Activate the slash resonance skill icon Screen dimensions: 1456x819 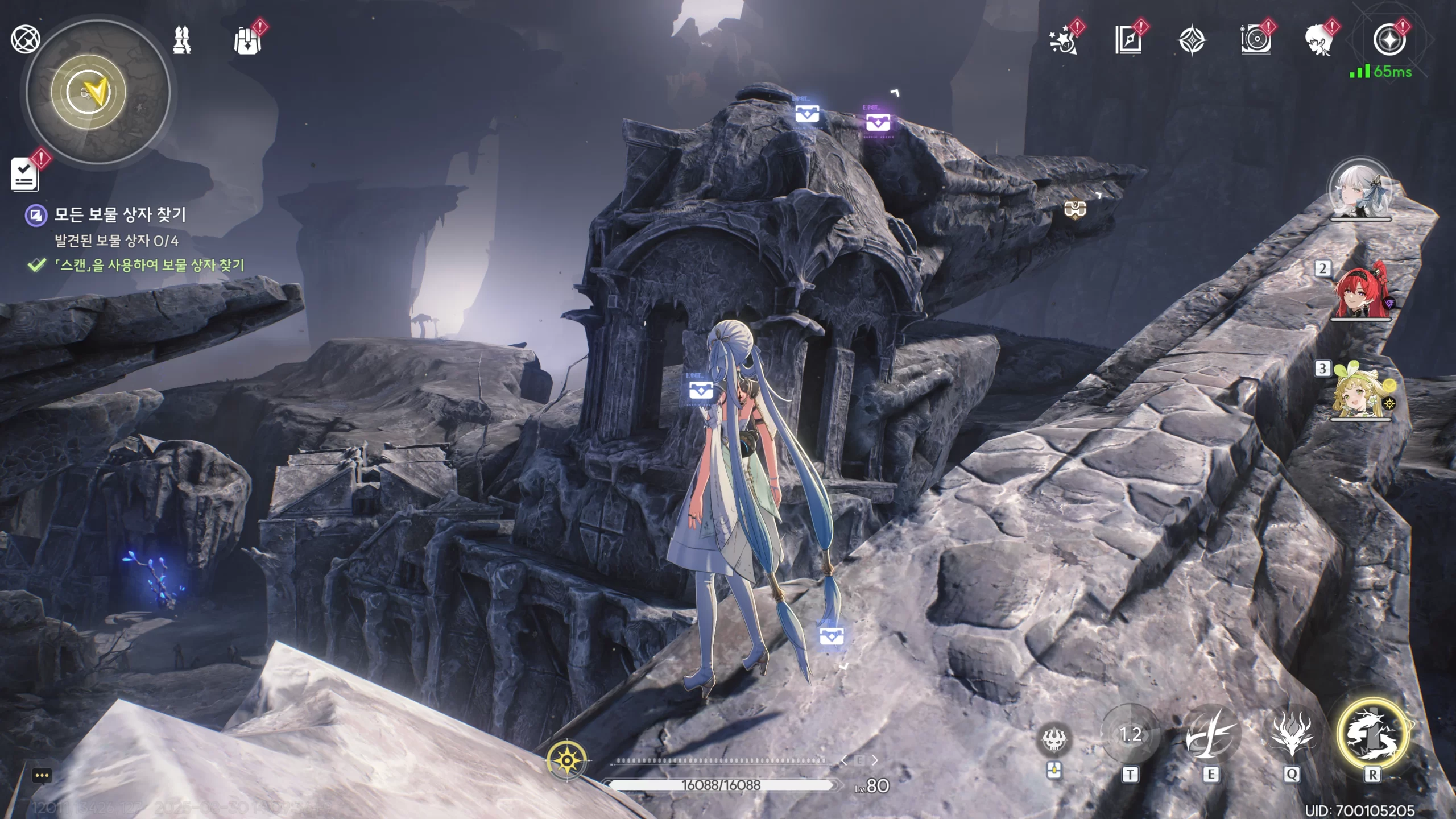coord(1210,735)
